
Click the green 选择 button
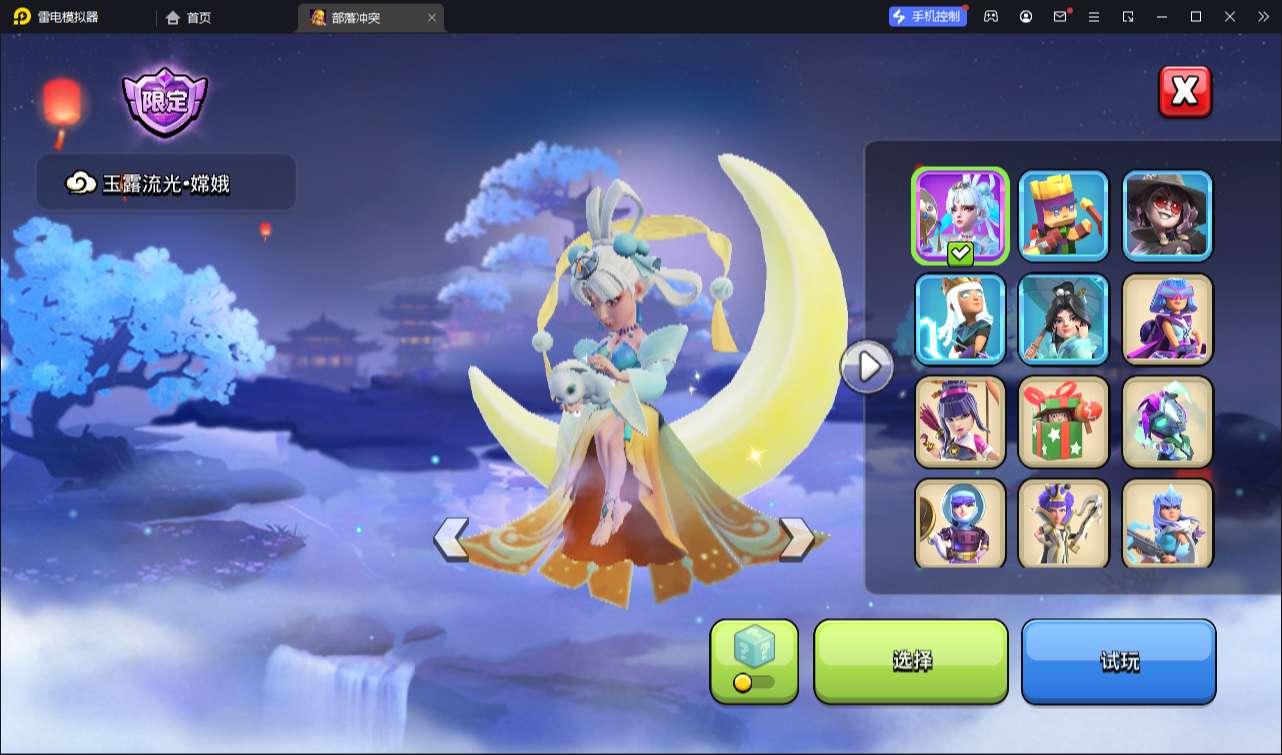(911, 661)
